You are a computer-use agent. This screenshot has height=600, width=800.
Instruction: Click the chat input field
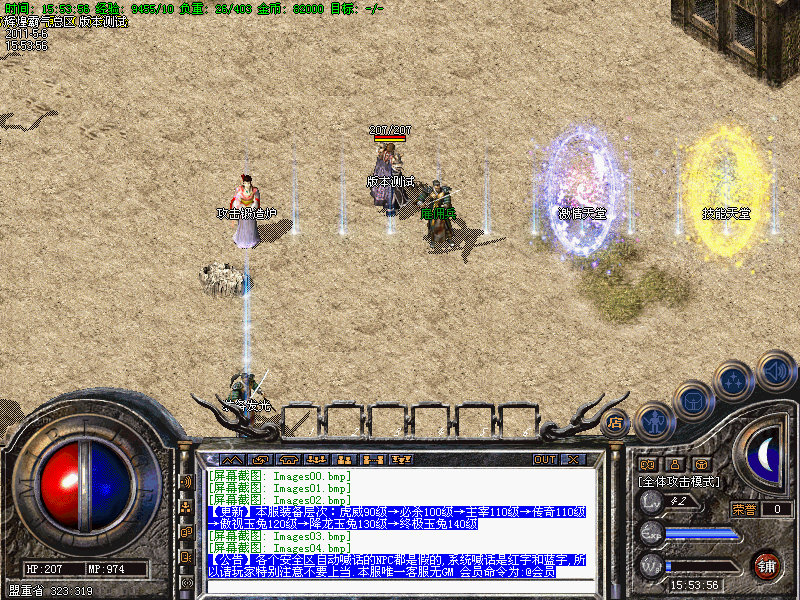click(400, 583)
